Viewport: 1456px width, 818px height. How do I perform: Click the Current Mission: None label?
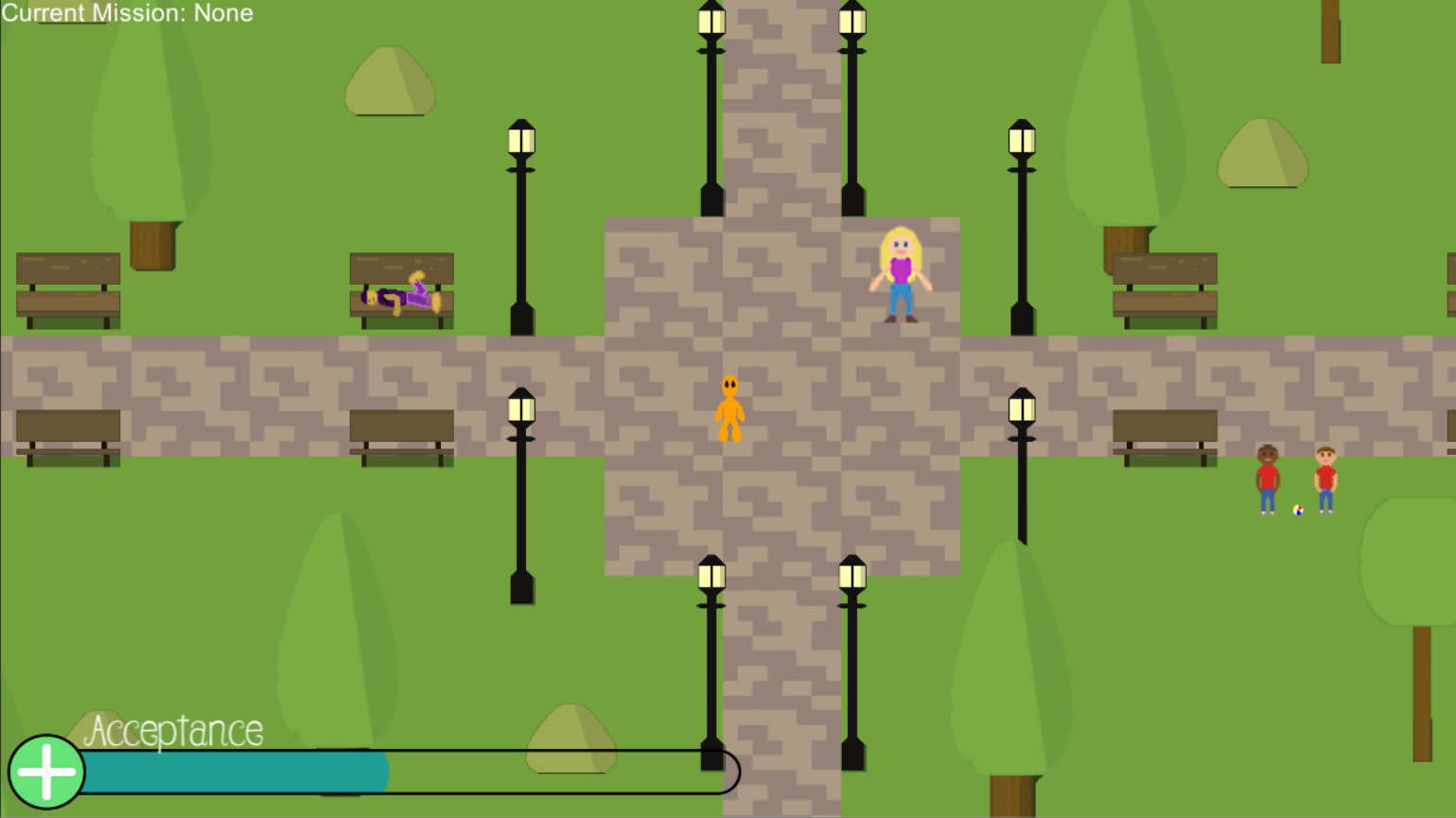pyautogui.click(x=127, y=13)
